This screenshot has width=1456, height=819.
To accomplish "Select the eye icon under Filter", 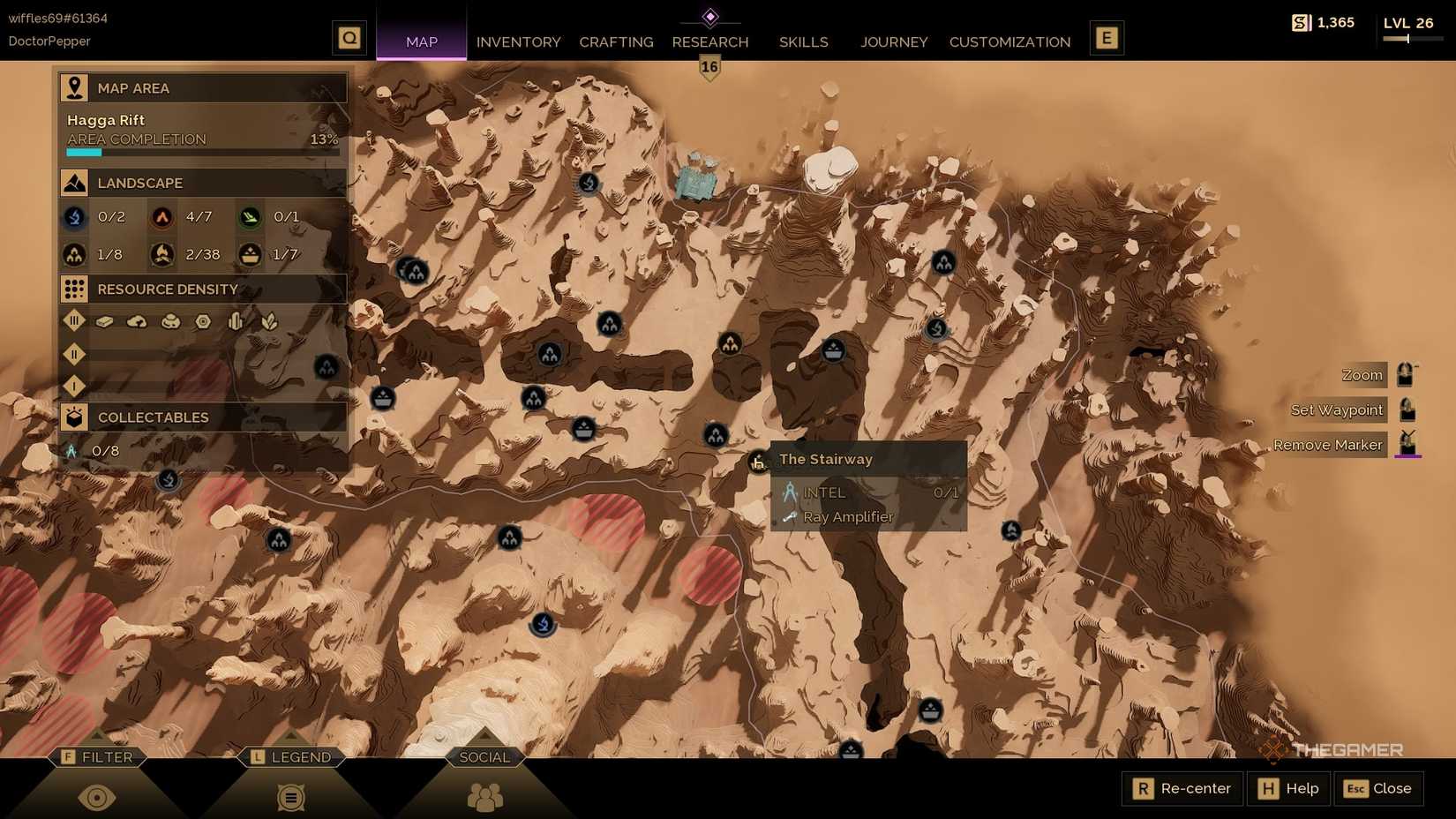I will tap(97, 797).
